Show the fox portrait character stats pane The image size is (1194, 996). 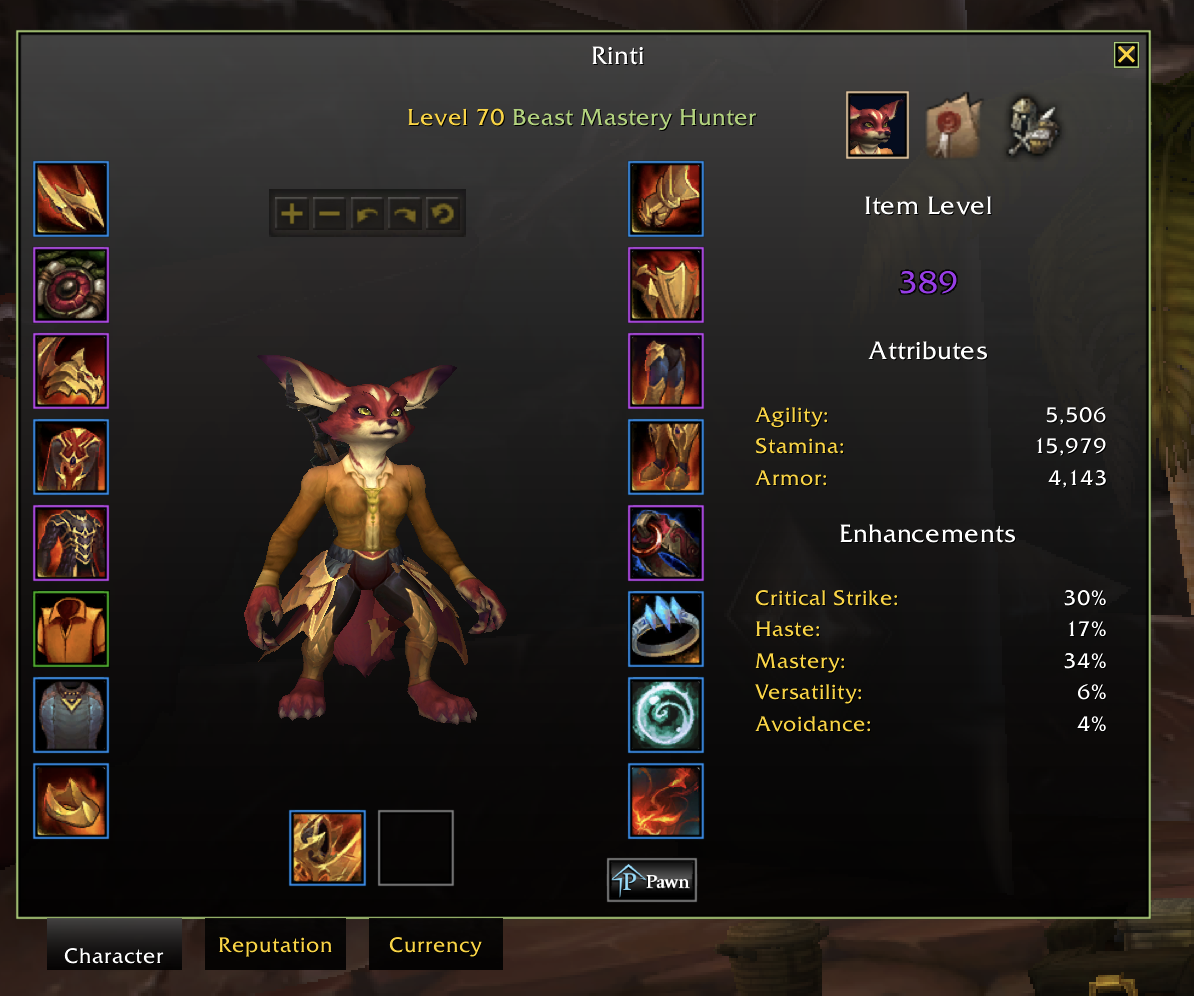pyautogui.click(x=877, y=125)
